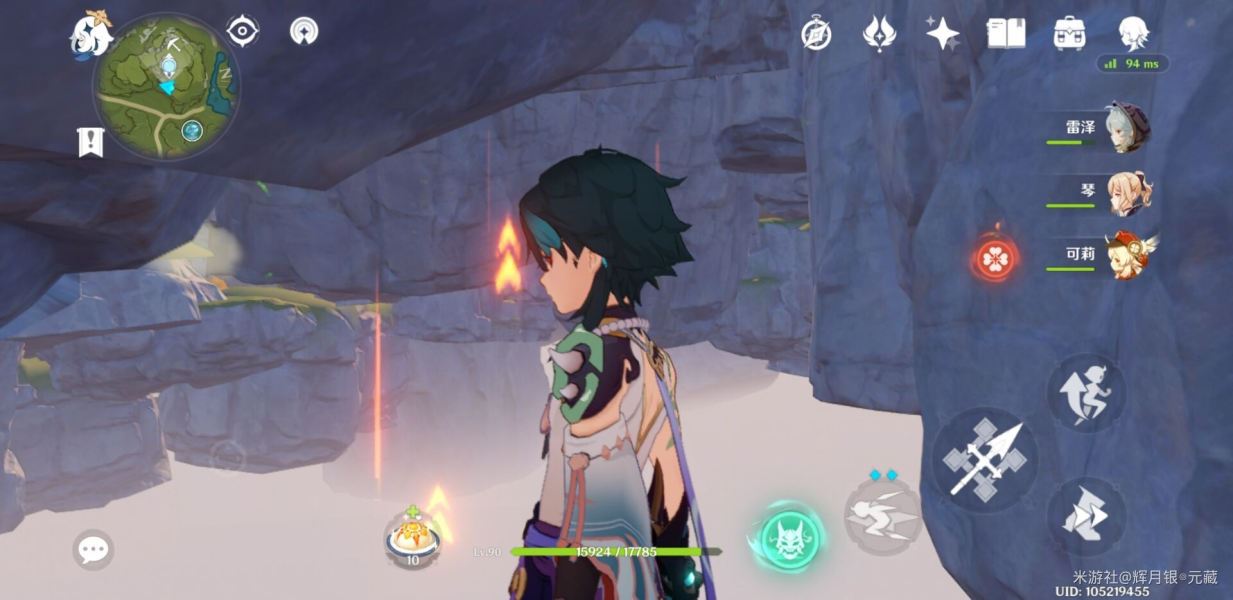This screenshot has height=600, width=1233.
Task: Open the Paimon menu
Action: 90,32
